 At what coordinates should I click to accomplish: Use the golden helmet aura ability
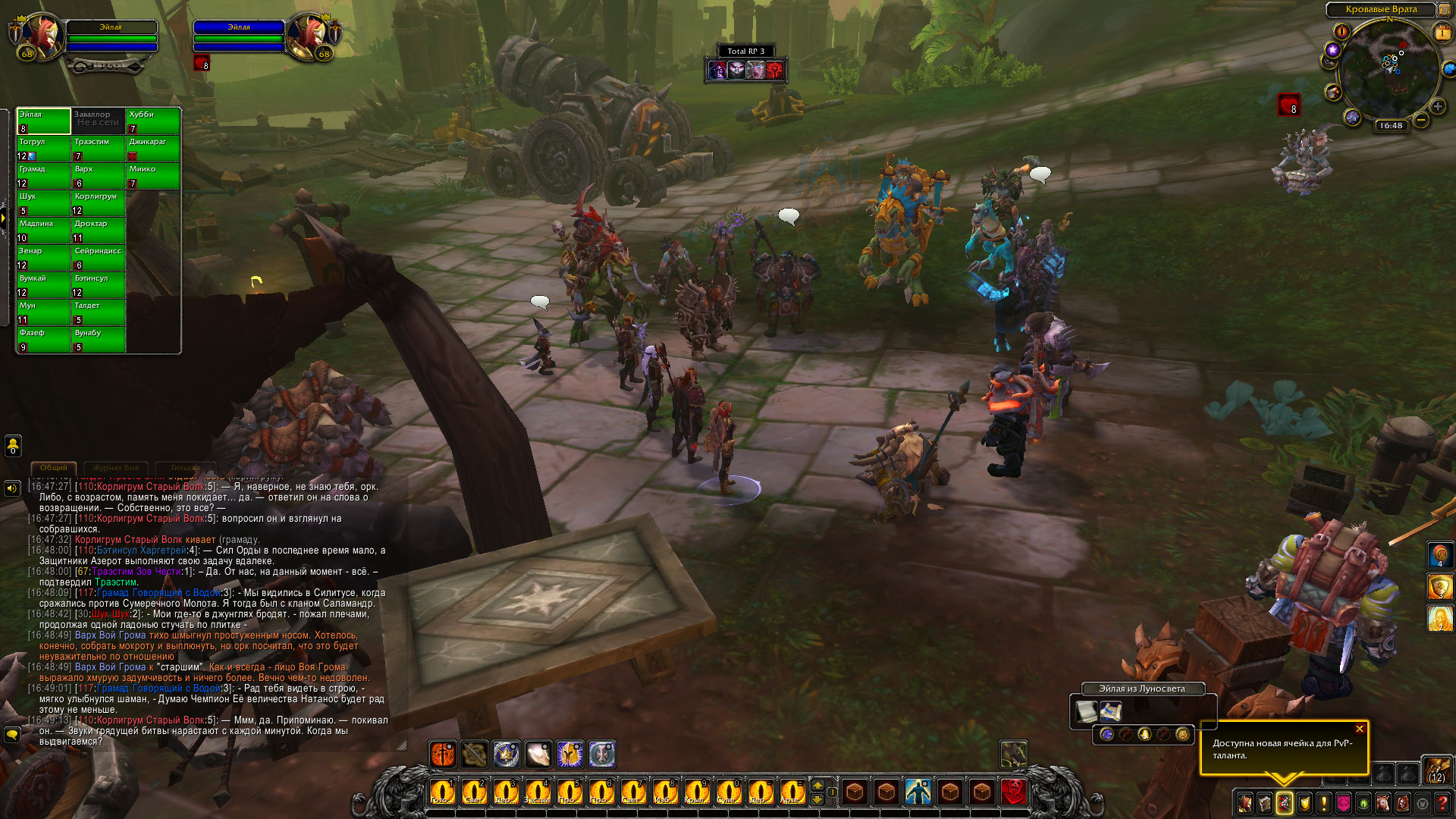tap(570, 754)
